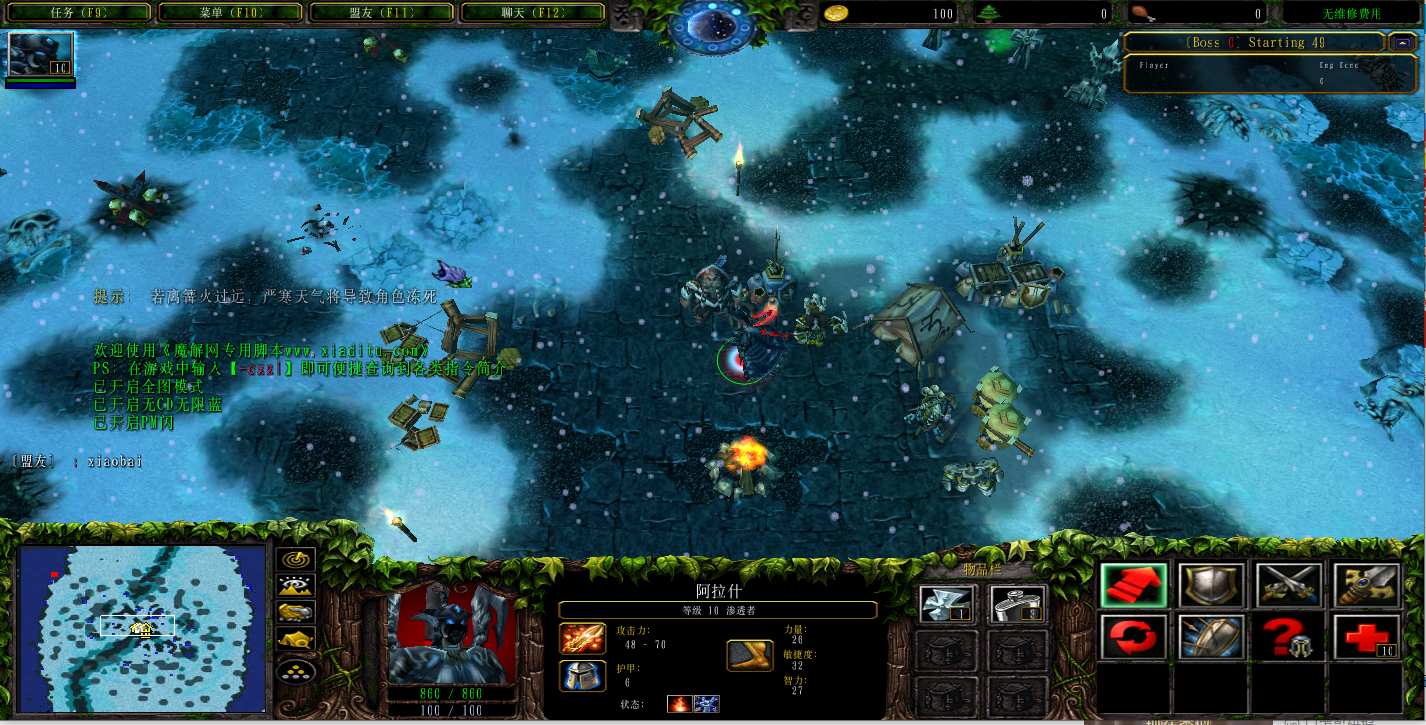Screen dimensions: 1426x725
Task: Choose the crossed swords Attack command
Action: pyautogui.click(x=1289, y=585)
